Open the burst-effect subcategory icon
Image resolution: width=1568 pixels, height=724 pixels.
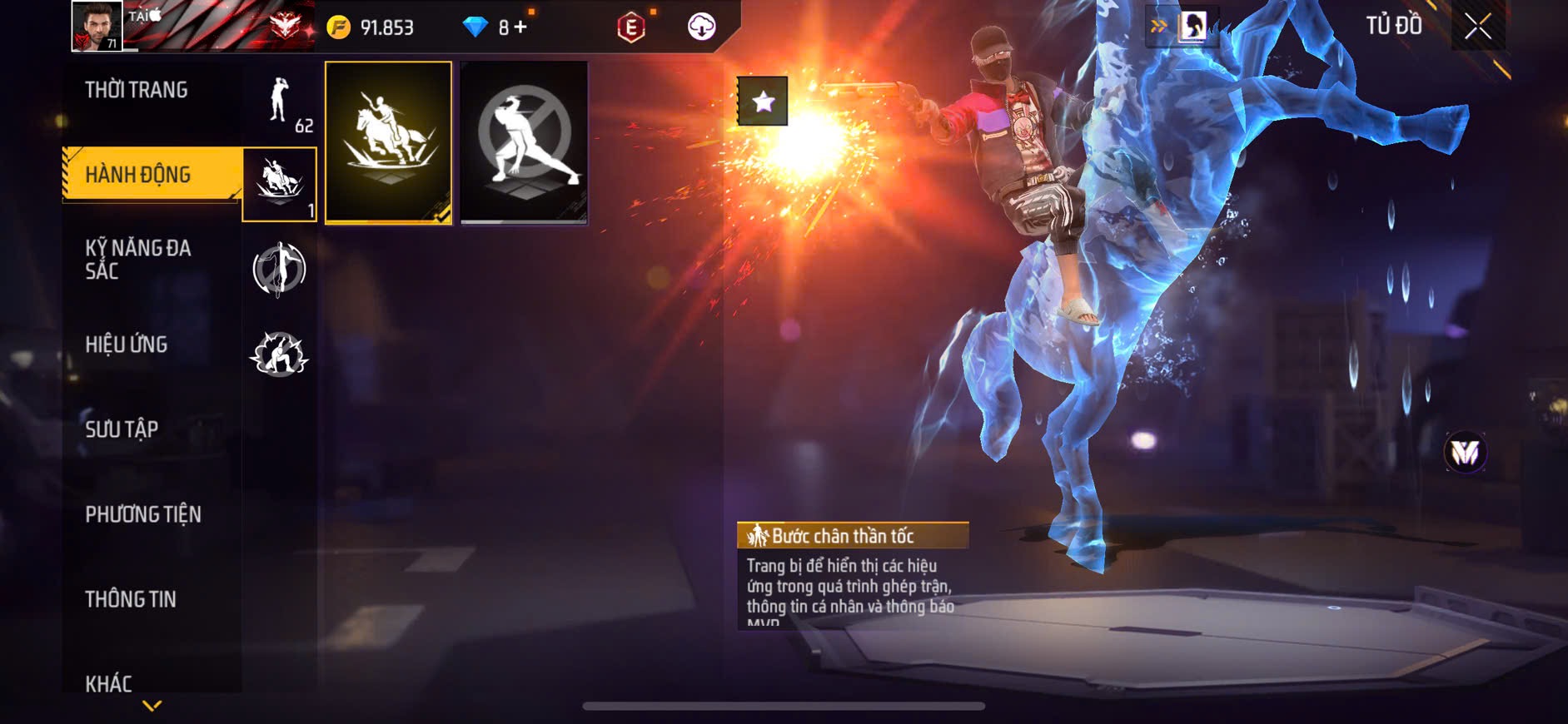coord(280,354)
